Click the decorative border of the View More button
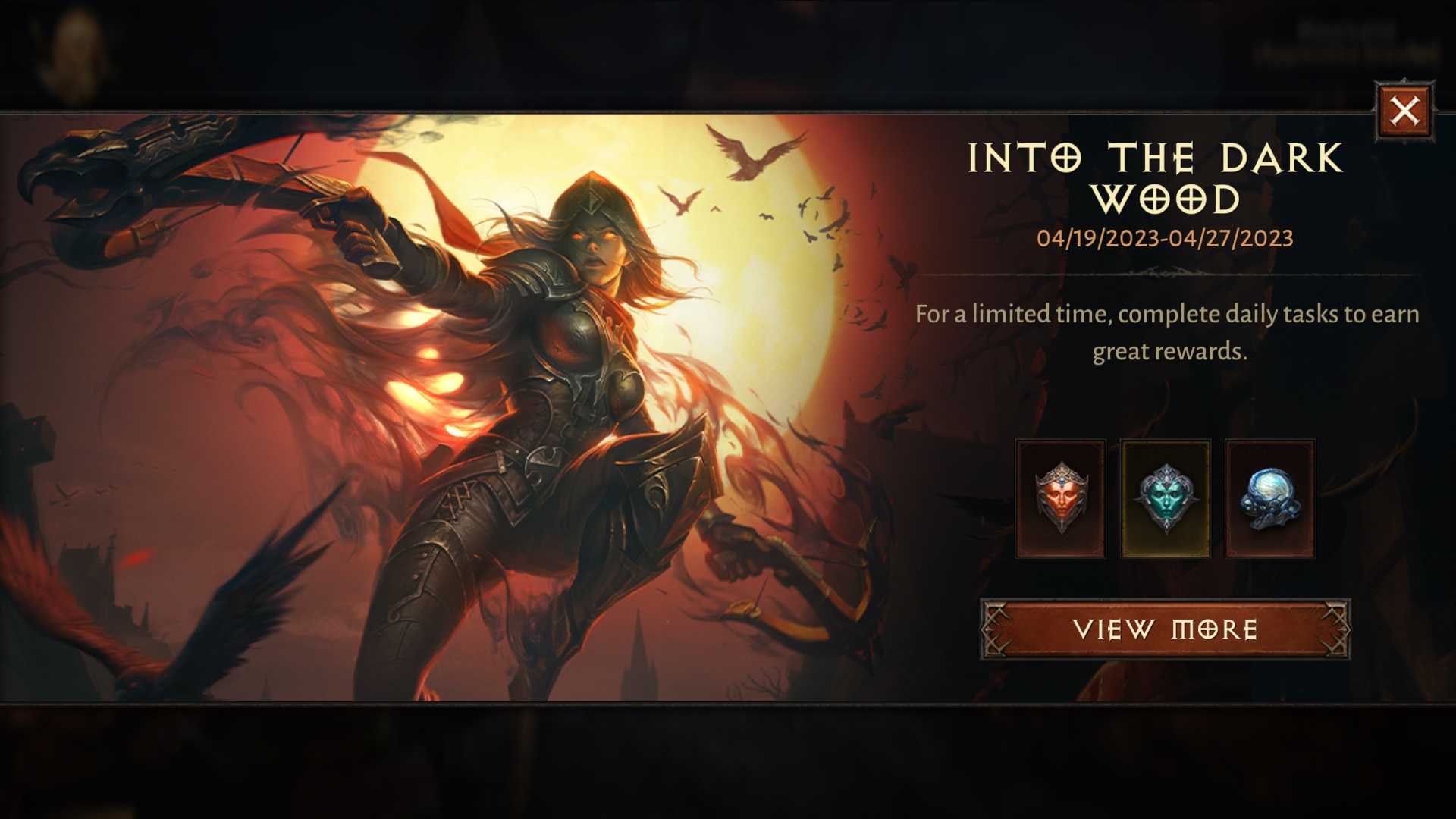Screen dimensions: 1456x819 click(993, 629)
